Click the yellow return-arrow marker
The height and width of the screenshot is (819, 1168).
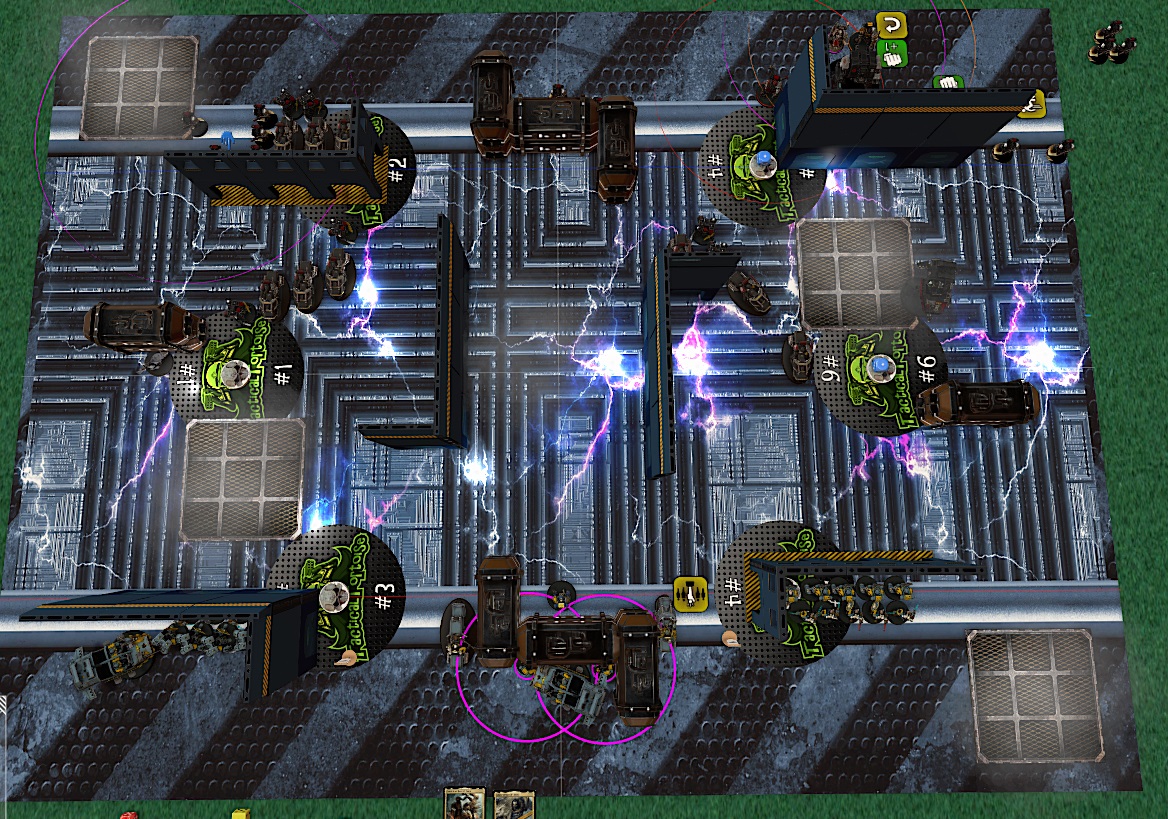tap(889, 24)
